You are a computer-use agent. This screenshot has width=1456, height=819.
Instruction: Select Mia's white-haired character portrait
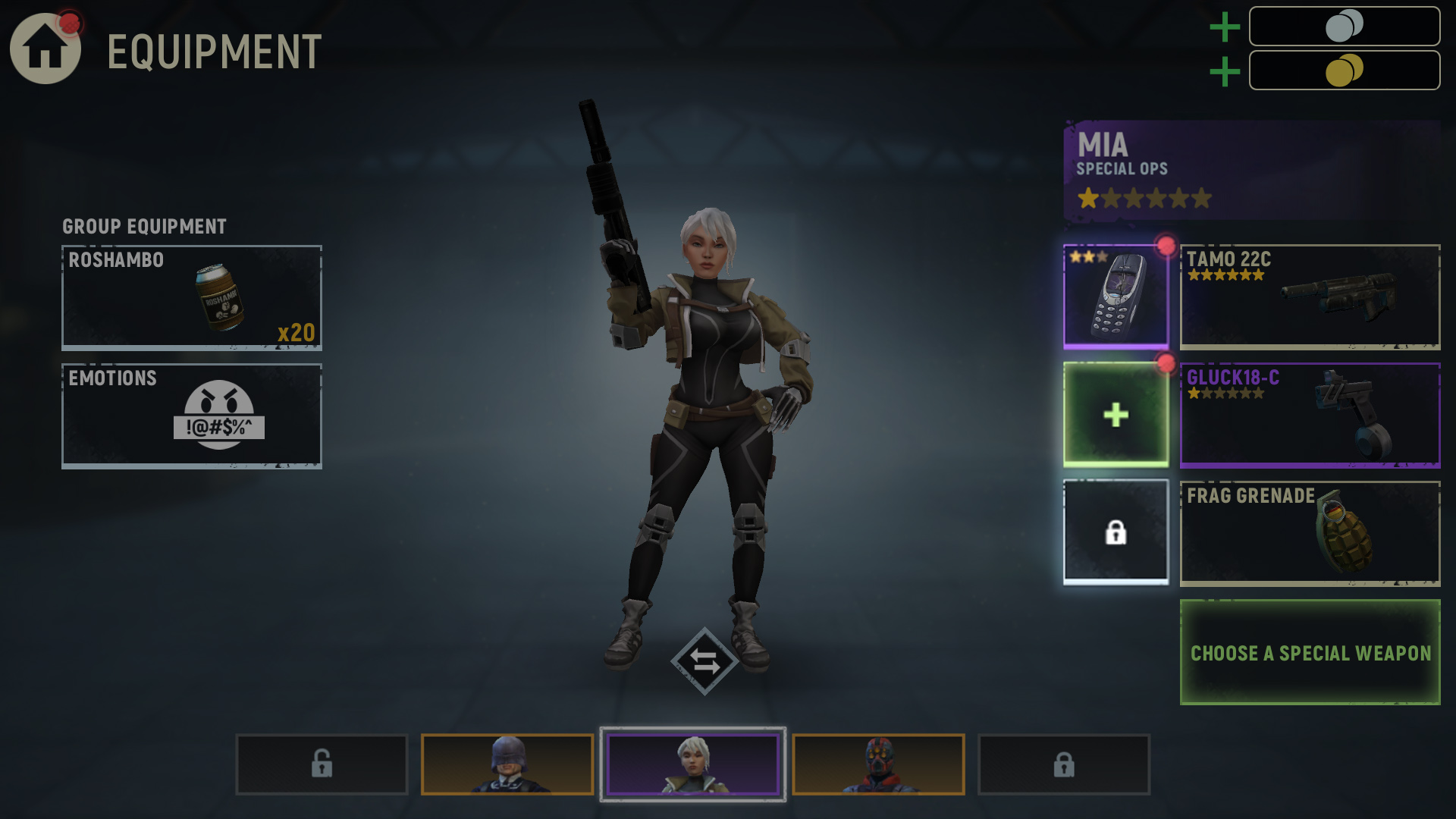click(692, 764)
